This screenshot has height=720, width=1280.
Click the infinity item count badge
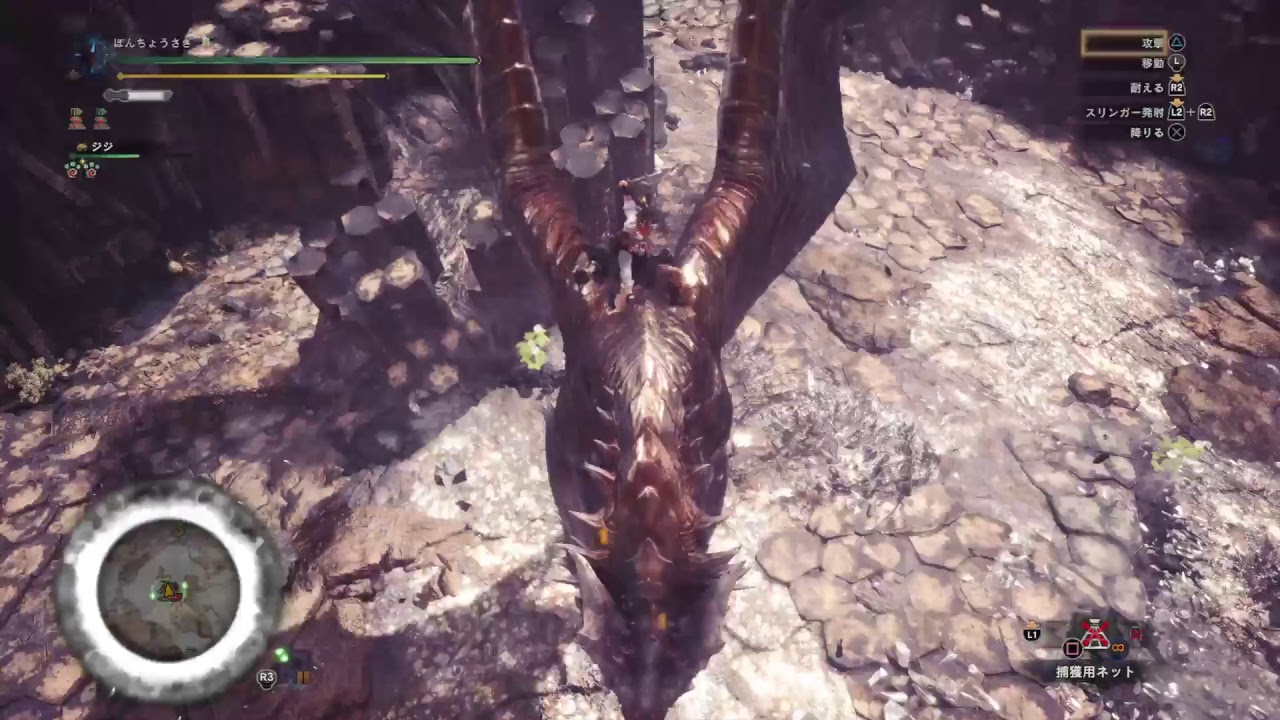1117,647
